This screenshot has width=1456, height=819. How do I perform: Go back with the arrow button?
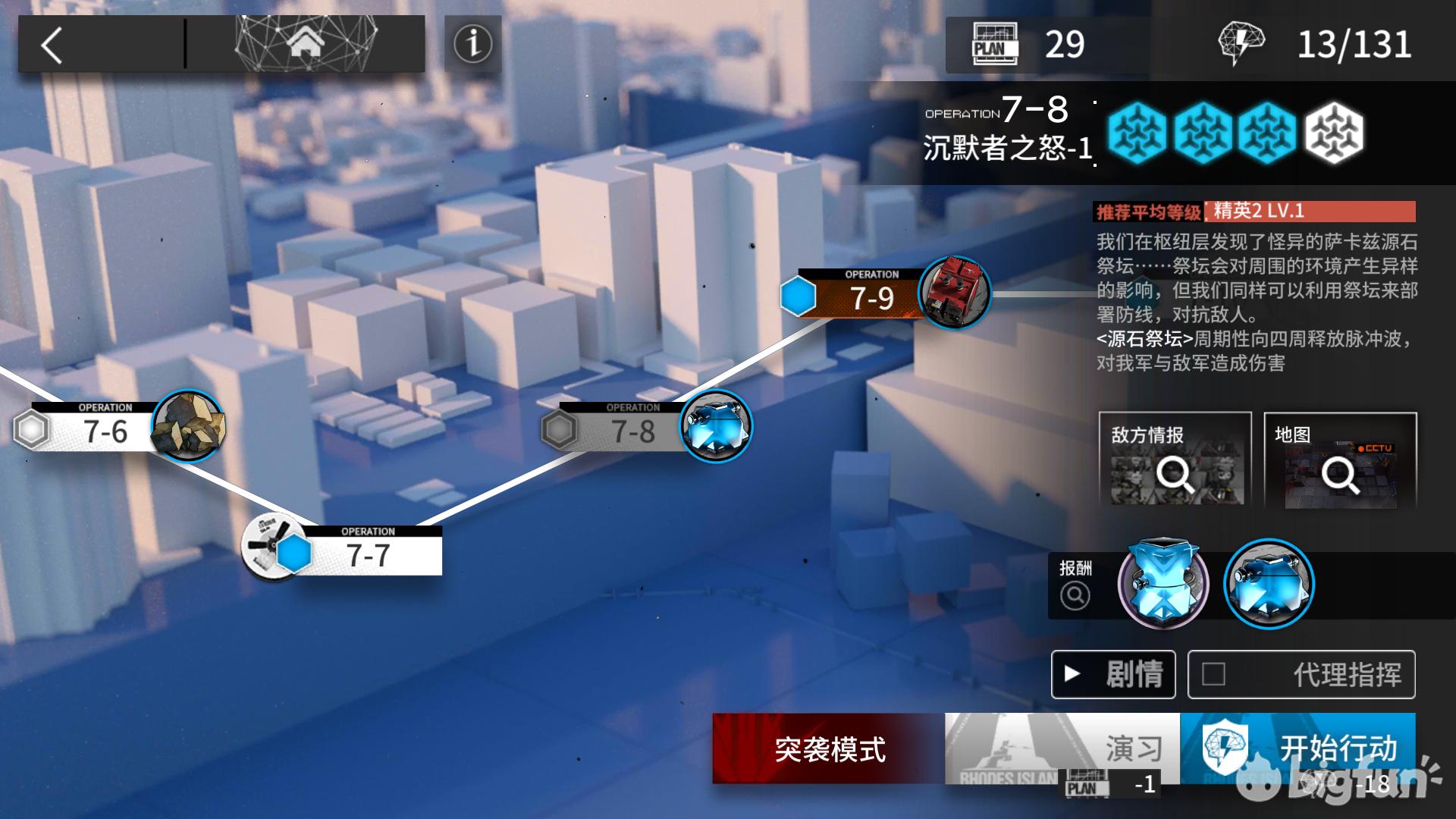coord(52,45)
